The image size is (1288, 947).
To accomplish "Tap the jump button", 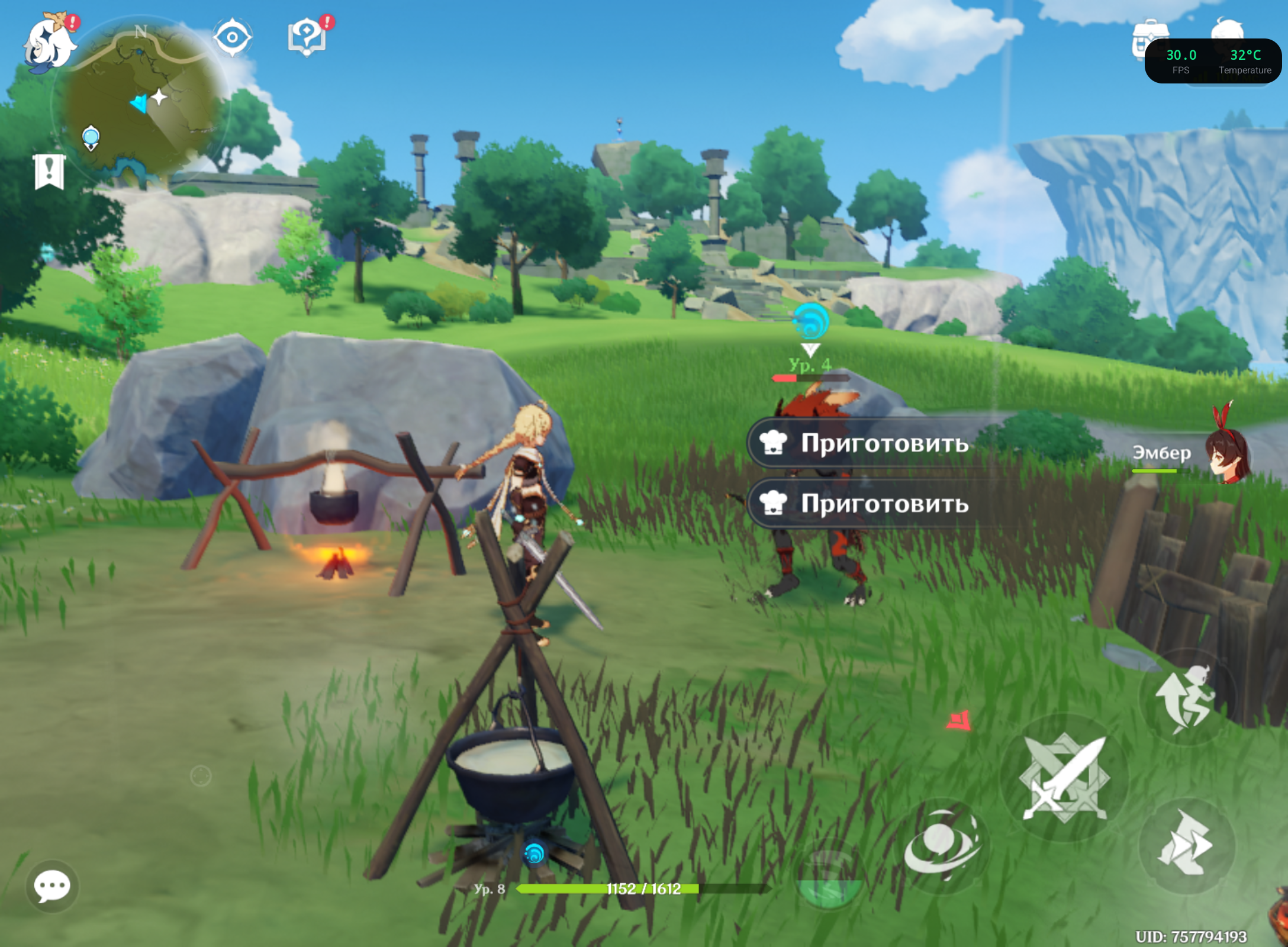I will tap(1186, 698).
